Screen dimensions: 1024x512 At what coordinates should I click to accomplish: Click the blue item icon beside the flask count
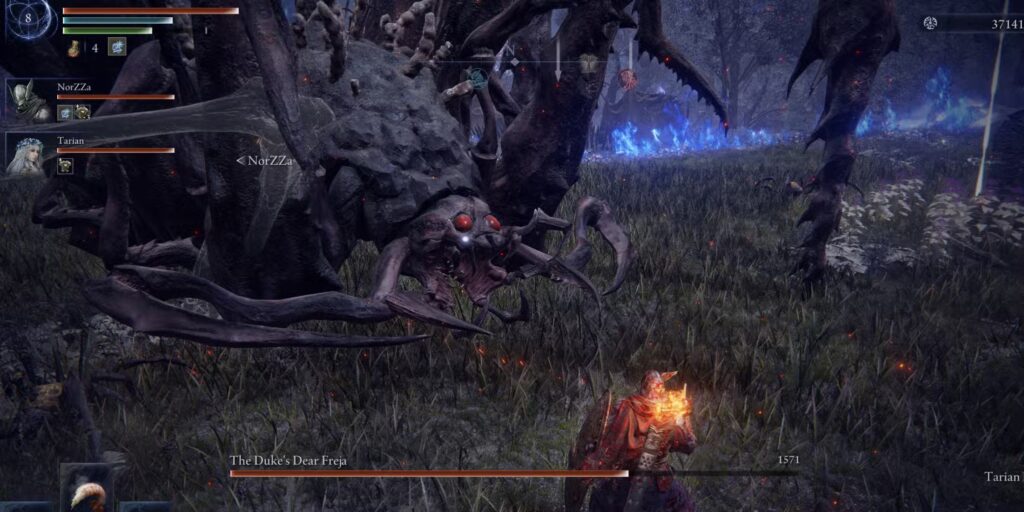pos(117,46)
